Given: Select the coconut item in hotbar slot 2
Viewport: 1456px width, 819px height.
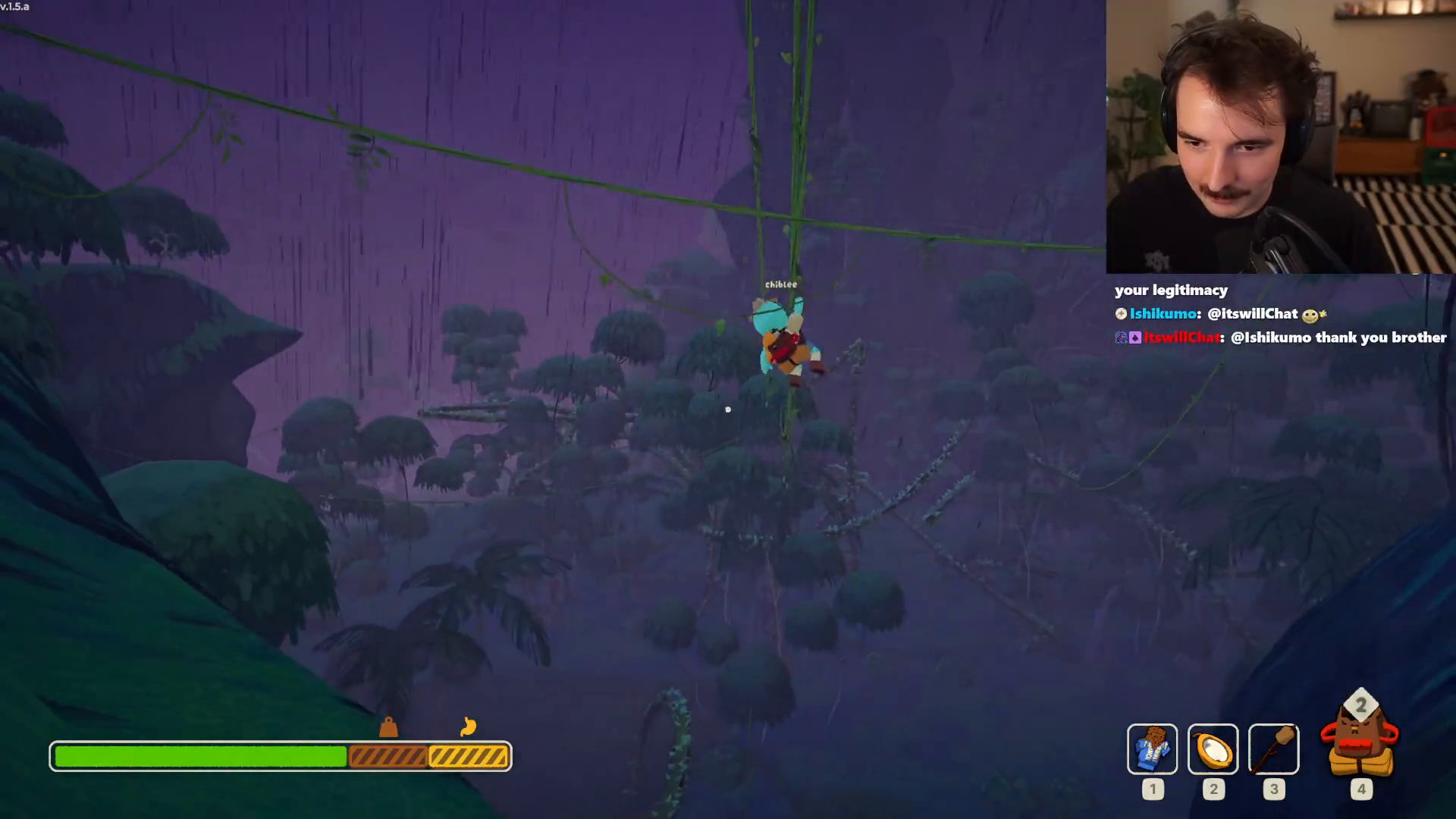Looking at the screenshot, I should (1213, 749).
